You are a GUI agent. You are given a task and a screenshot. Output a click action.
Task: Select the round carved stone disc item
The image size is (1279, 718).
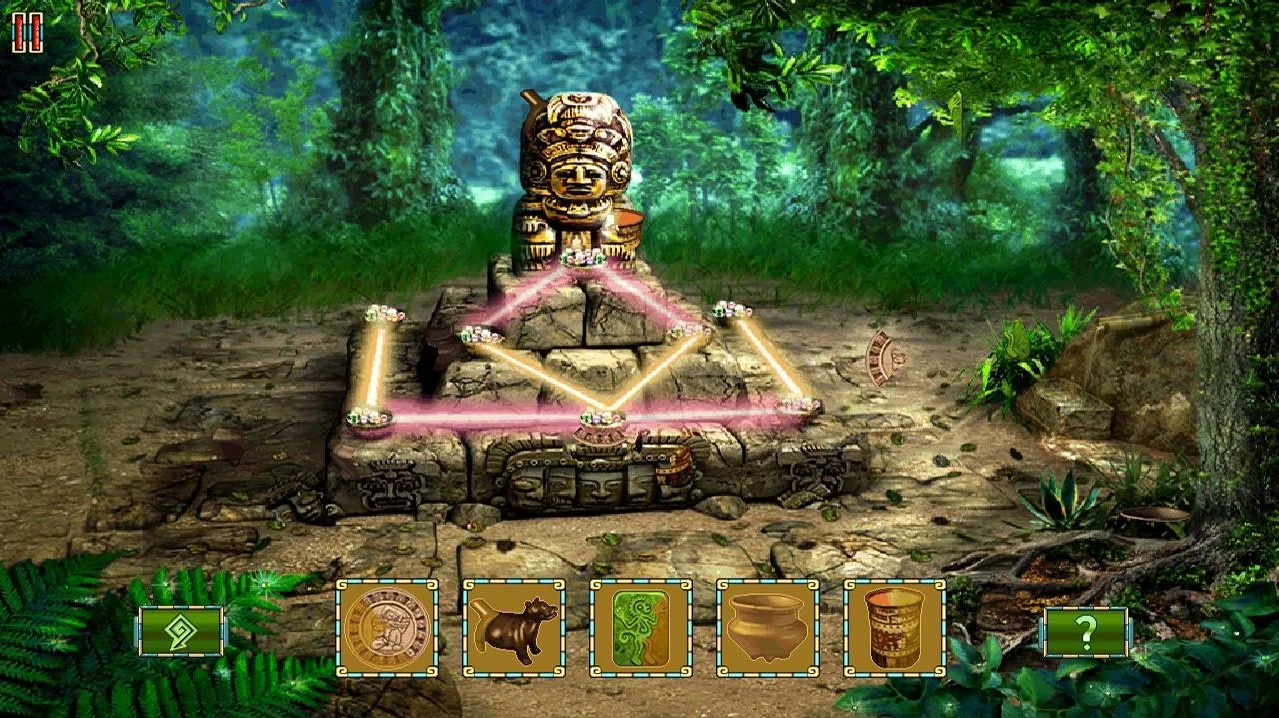[387, 629]
